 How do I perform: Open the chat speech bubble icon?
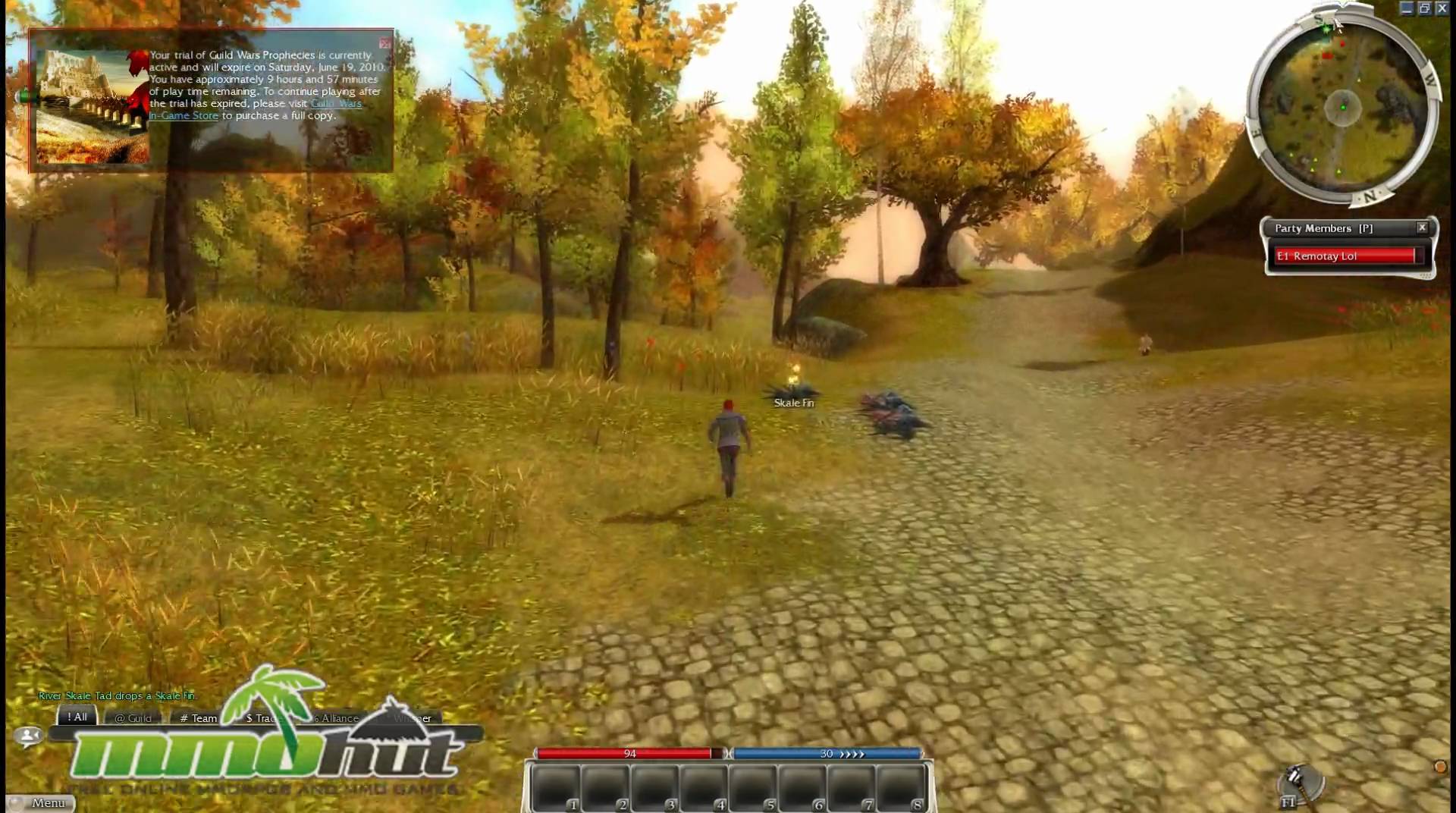tap(29, 735)
